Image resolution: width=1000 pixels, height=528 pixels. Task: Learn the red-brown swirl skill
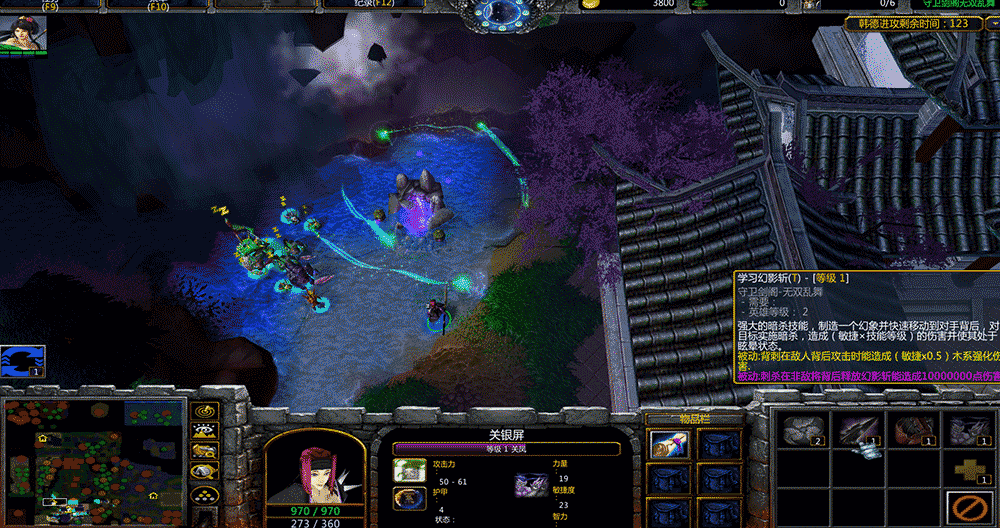point(911,430)
